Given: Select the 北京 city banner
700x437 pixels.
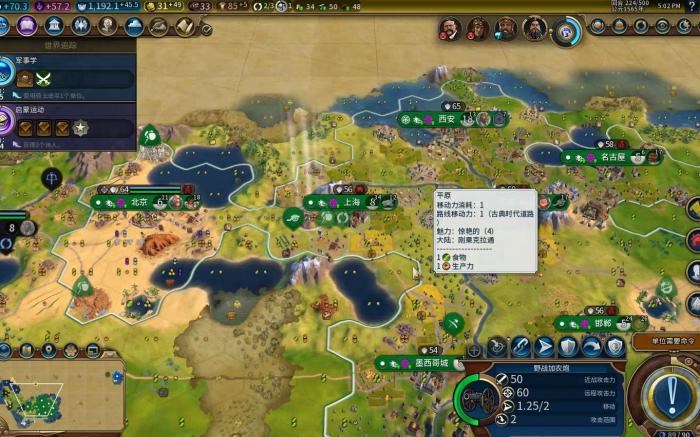Looking at the screenshot, I should (x=139, y=202).
